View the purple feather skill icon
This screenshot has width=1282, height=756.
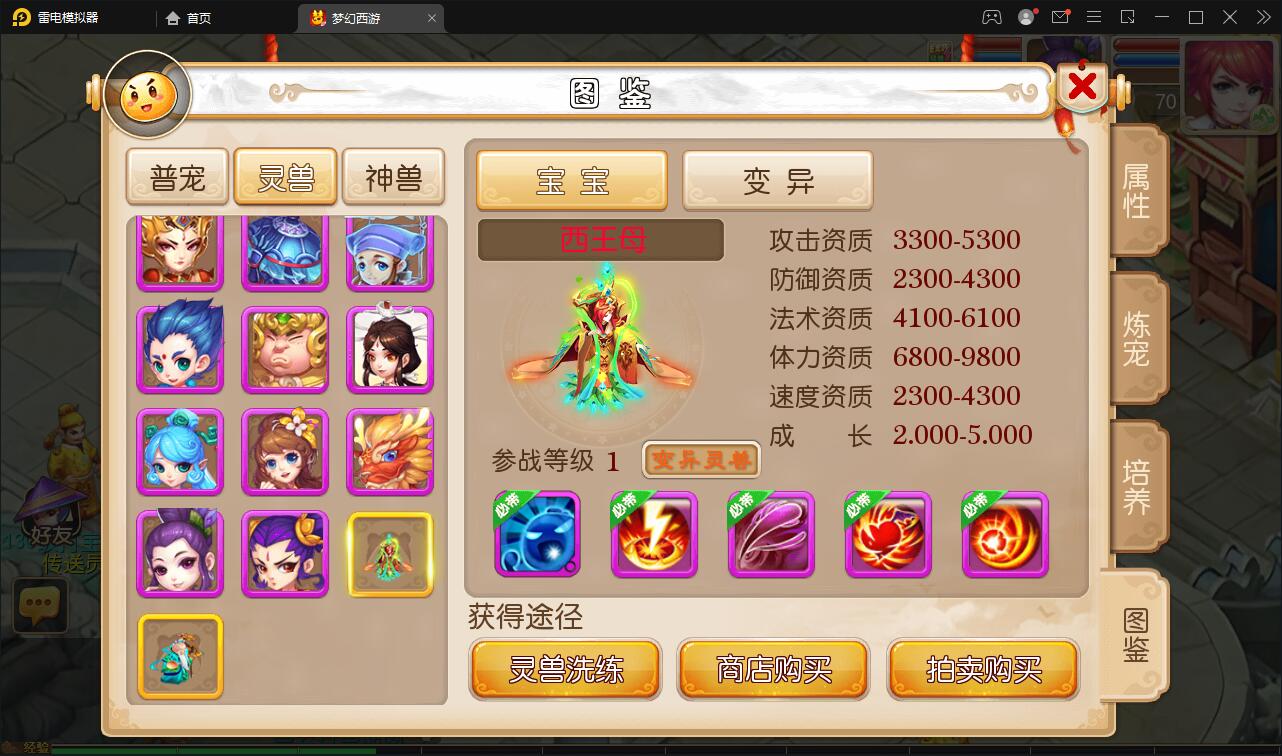coord(771,535)
